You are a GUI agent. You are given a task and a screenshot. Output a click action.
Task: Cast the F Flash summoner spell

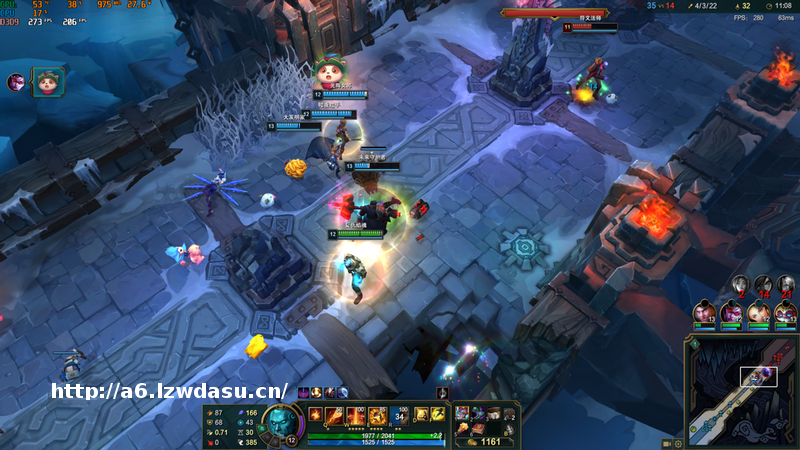point(438,414)
